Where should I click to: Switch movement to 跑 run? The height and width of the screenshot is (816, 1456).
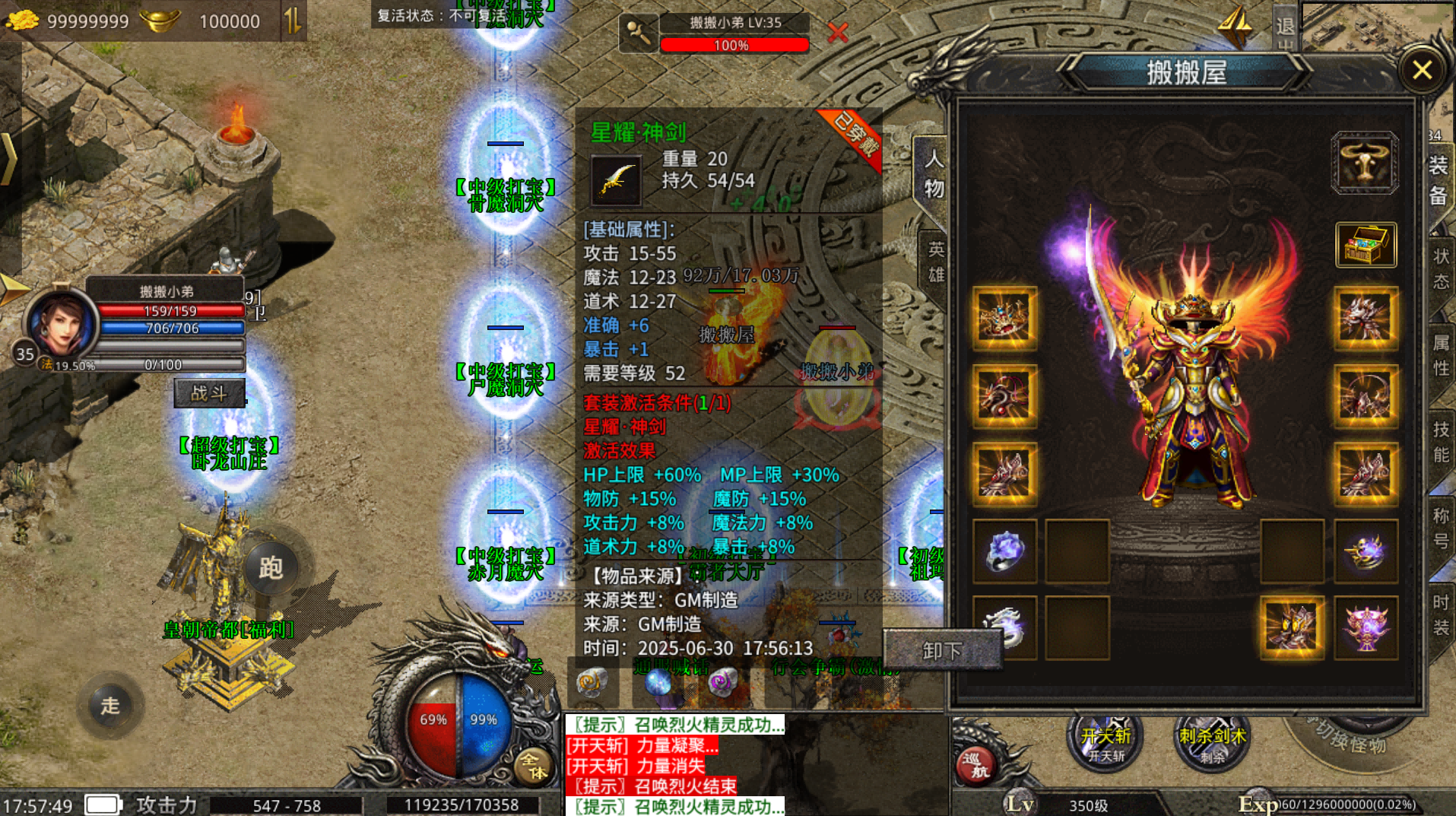(x=271, y=567)
